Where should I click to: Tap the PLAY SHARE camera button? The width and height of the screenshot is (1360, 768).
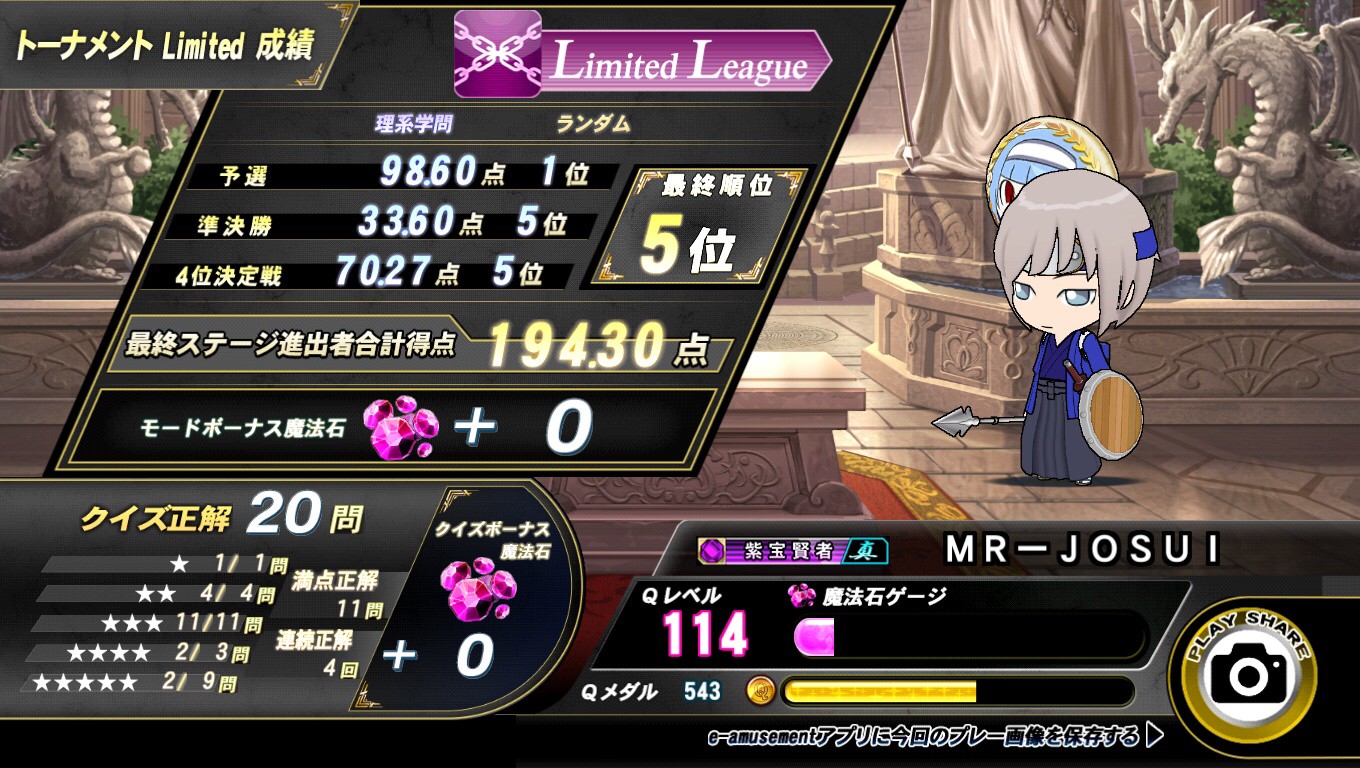click(1248, 672)
